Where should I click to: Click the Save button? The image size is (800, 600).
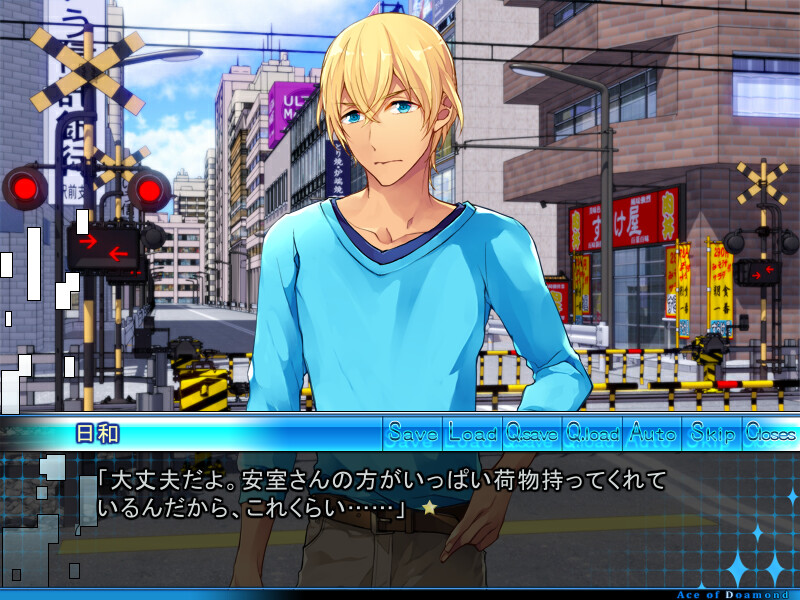[x=413, y=434]
